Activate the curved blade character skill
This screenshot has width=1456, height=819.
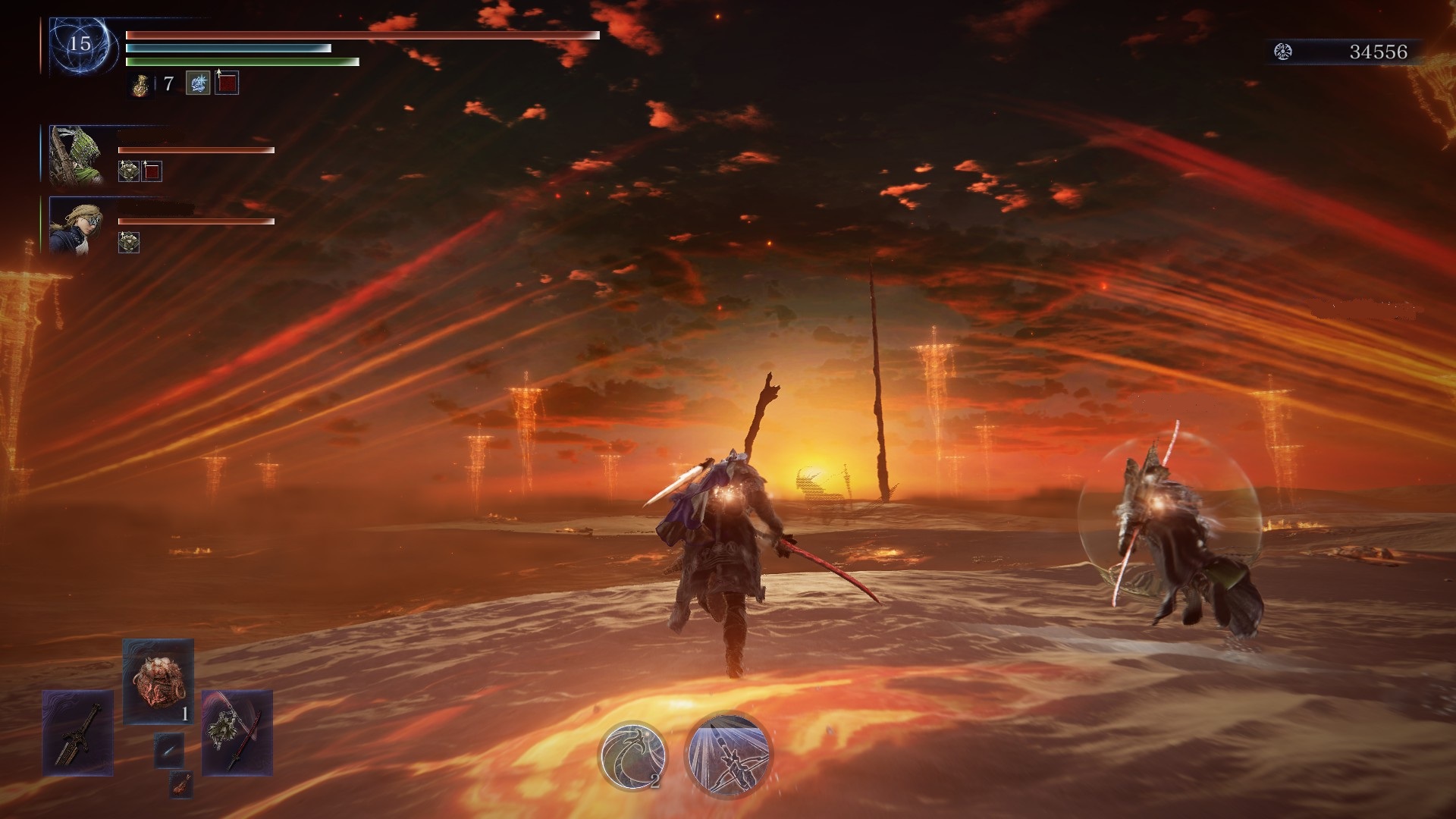[632, 755]
